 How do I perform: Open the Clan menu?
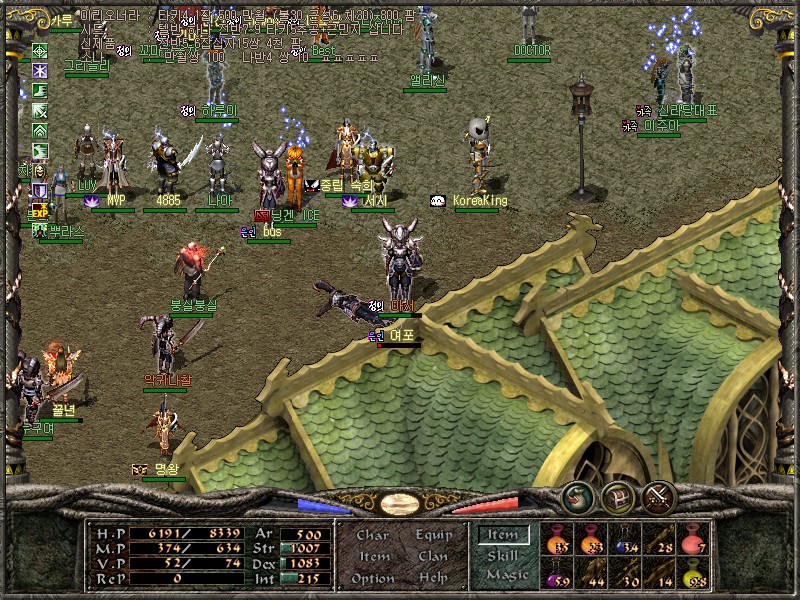tap(432, 556)
